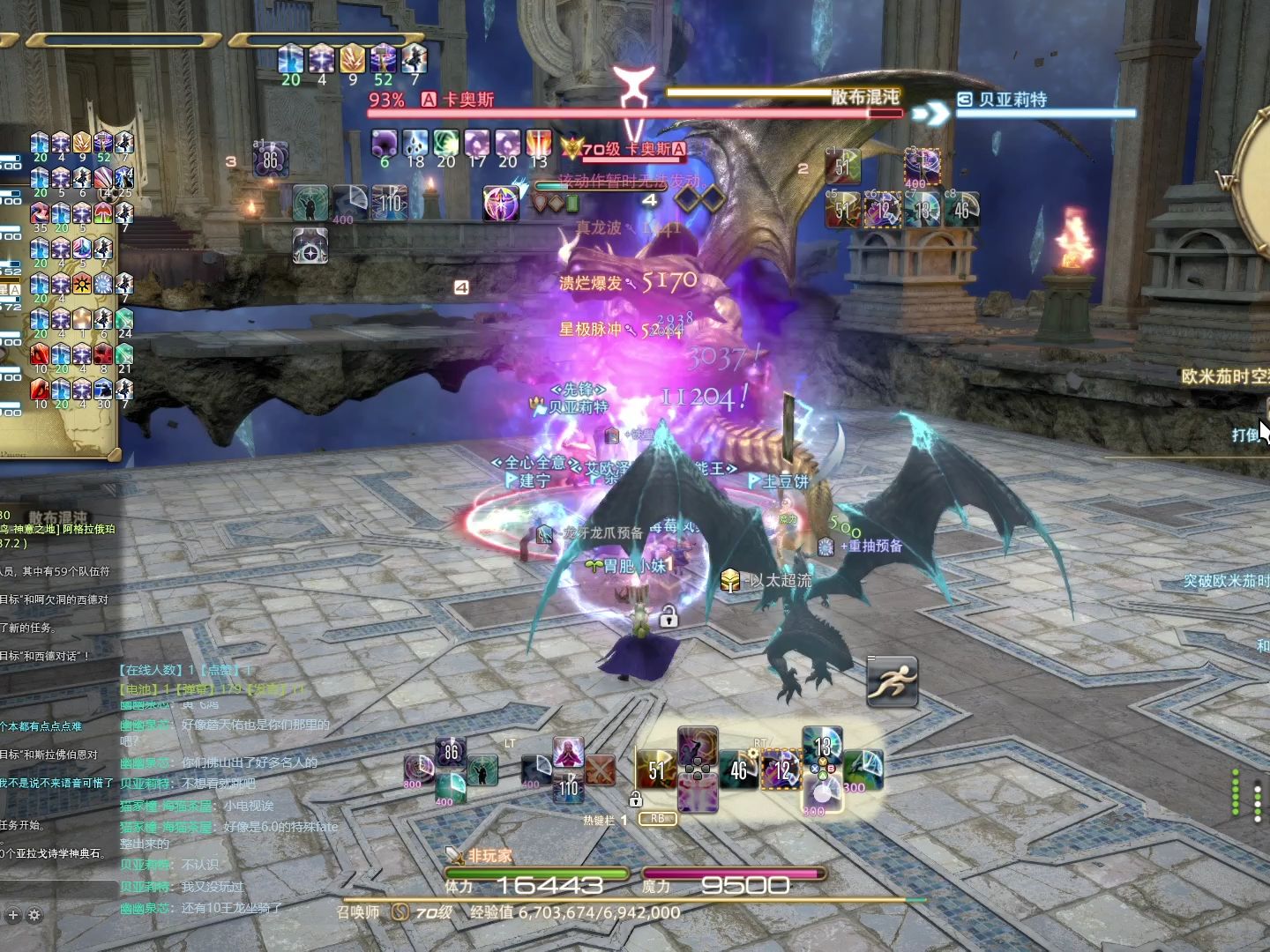Activate the dashed-border hotbar 2 ability costing 400
Image resolution: width=1270 pixels, height=952 pixels.
[922, 167]
